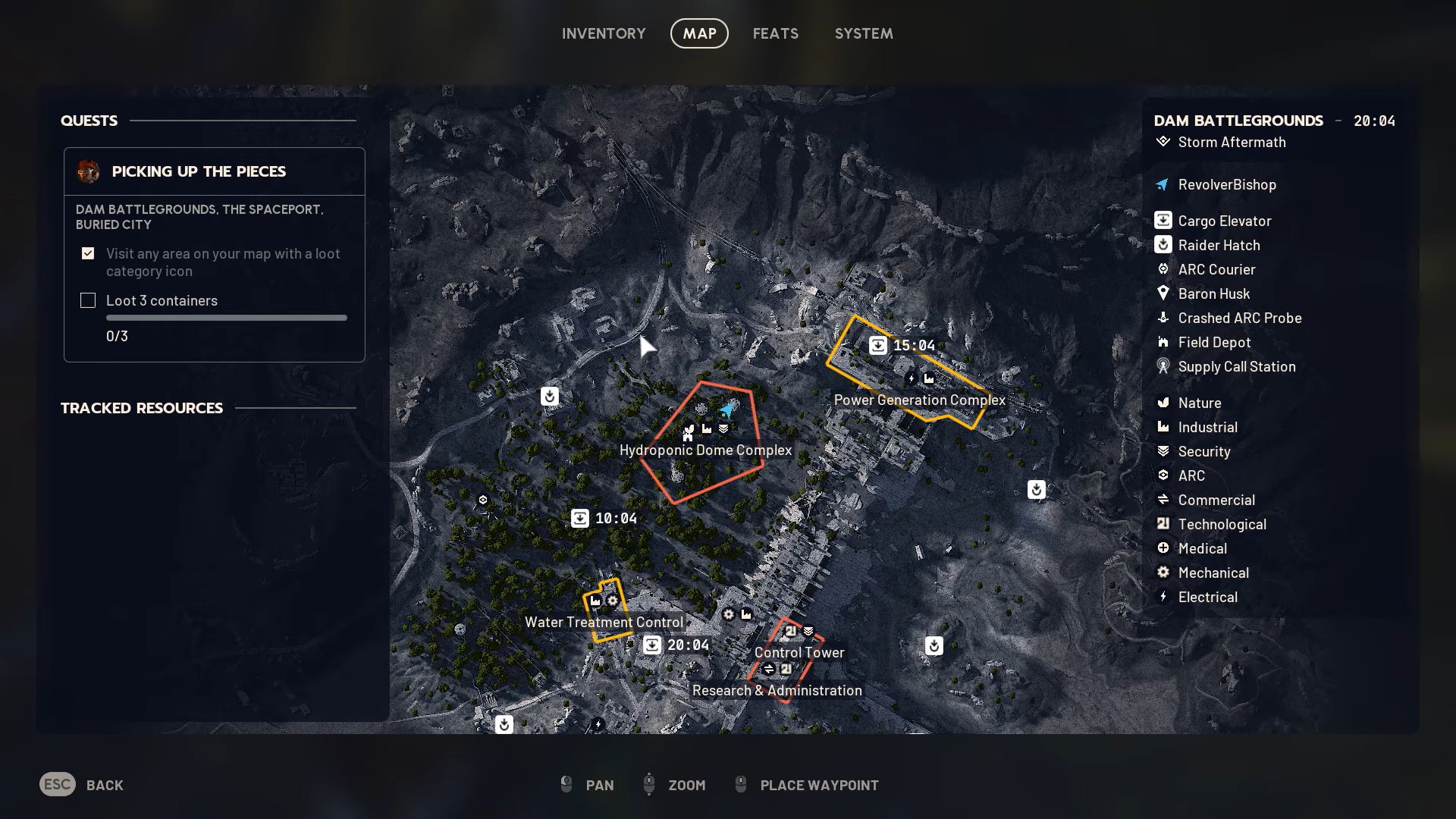Image resolution: width=1456 pixels, height=819 pixels.
Task: Select the Electrical loot category icon
Action: point(1164,597)
